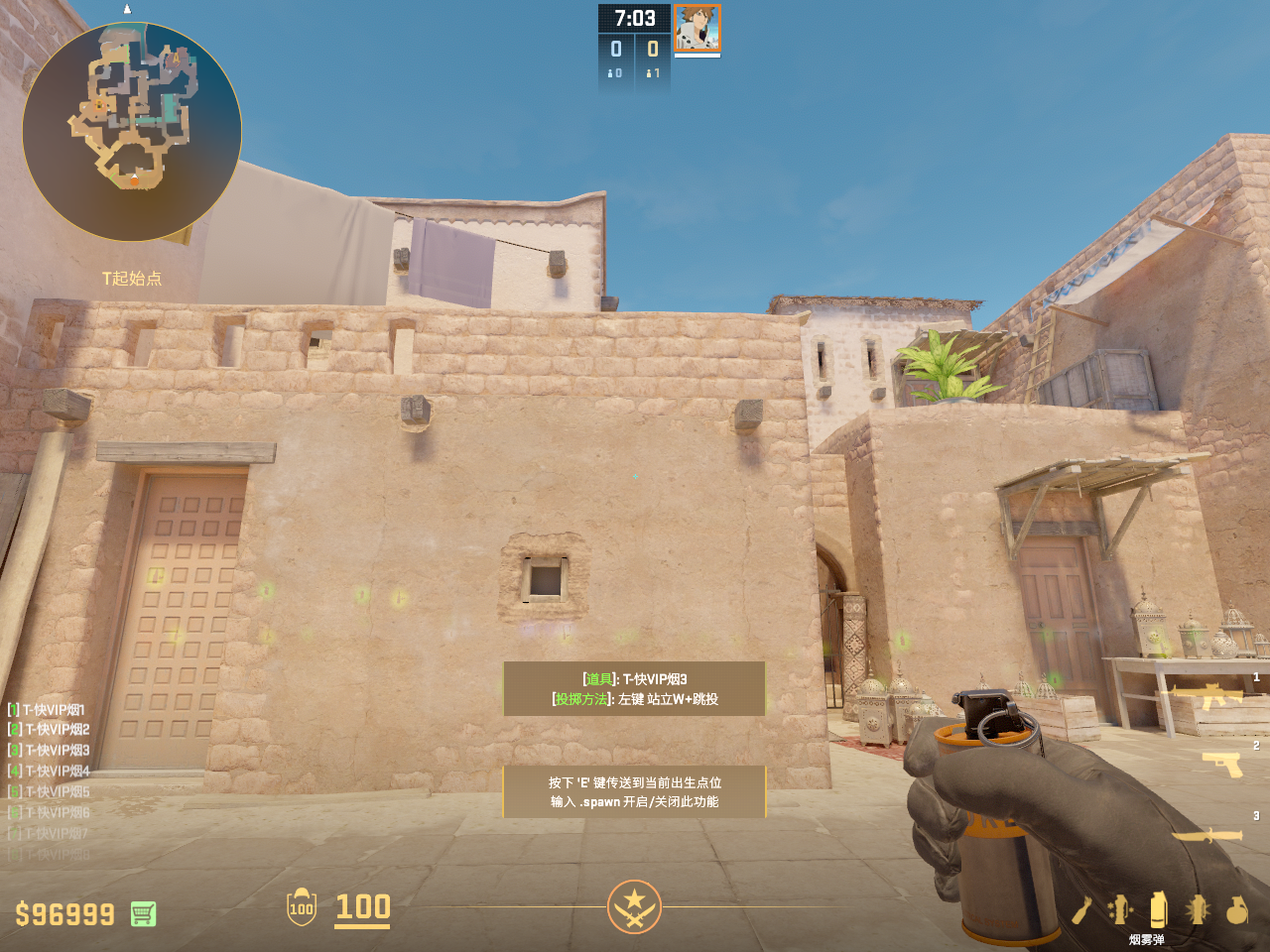Viewport: 1270px width, 952px height.
Task: Choose T-快VIP烟2 from the smoke list
Action: pyautogui.click(x=56, y=729)
